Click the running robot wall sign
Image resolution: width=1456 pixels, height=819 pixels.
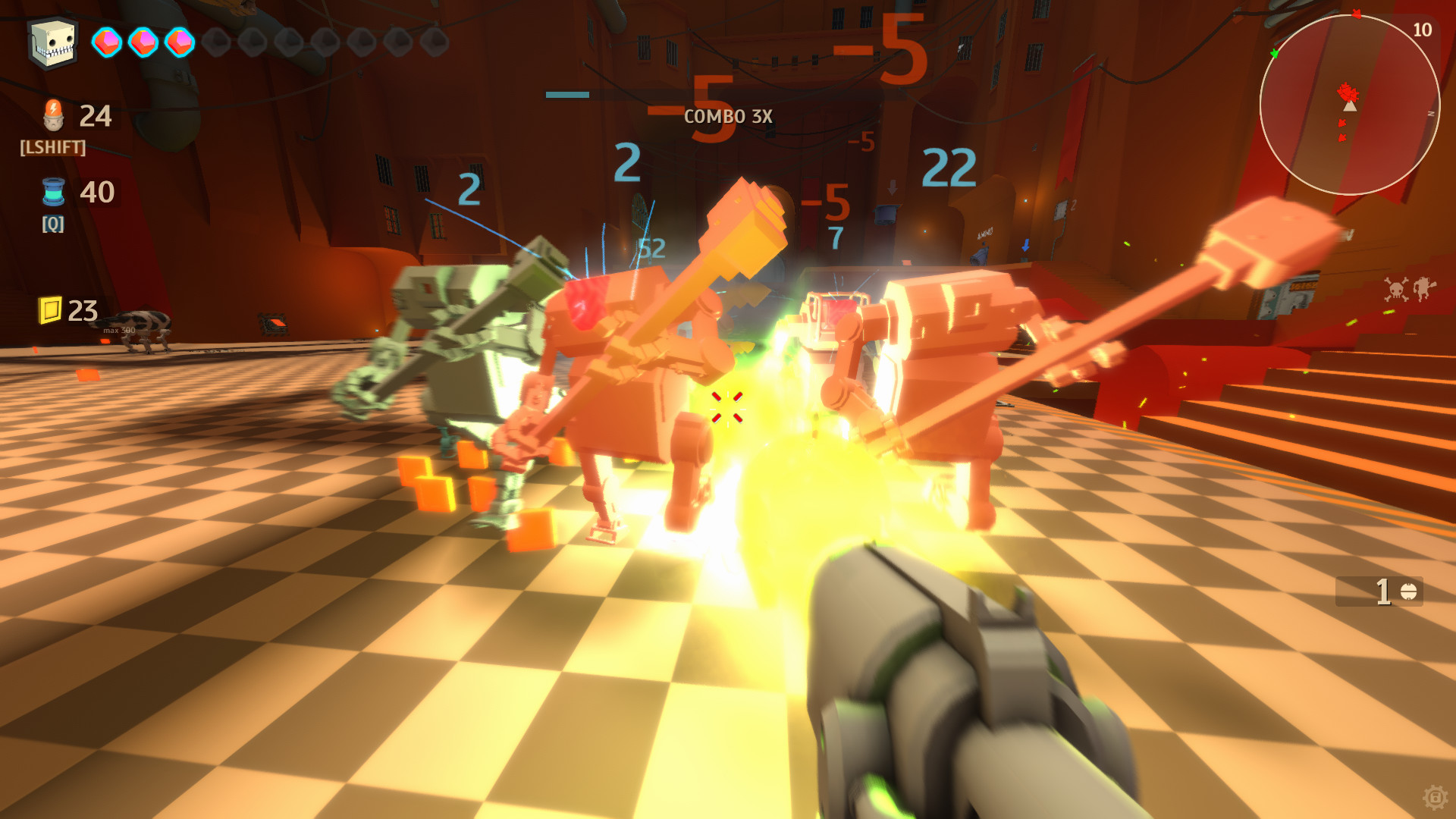1424,287
